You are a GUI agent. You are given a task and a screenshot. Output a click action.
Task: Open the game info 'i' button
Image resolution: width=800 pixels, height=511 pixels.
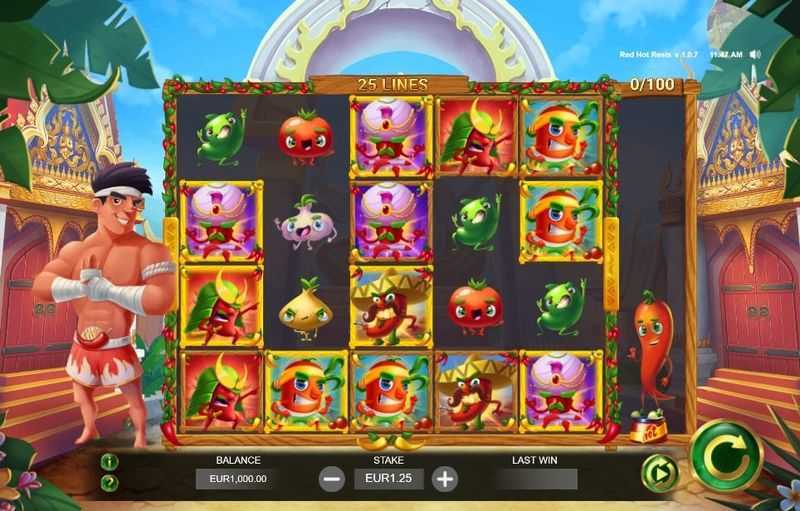pos(109,462)
